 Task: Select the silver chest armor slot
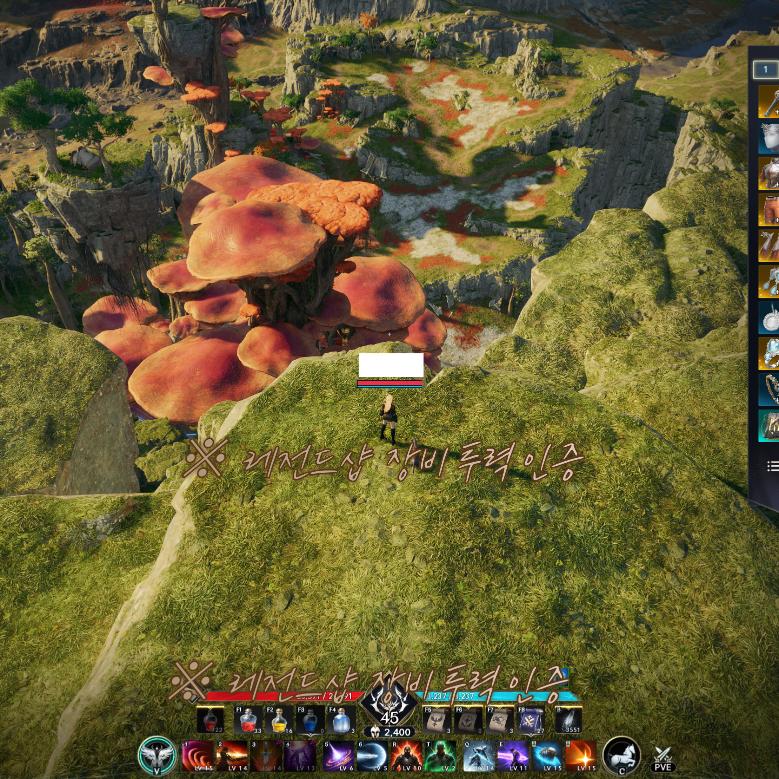tap(768, 138)
